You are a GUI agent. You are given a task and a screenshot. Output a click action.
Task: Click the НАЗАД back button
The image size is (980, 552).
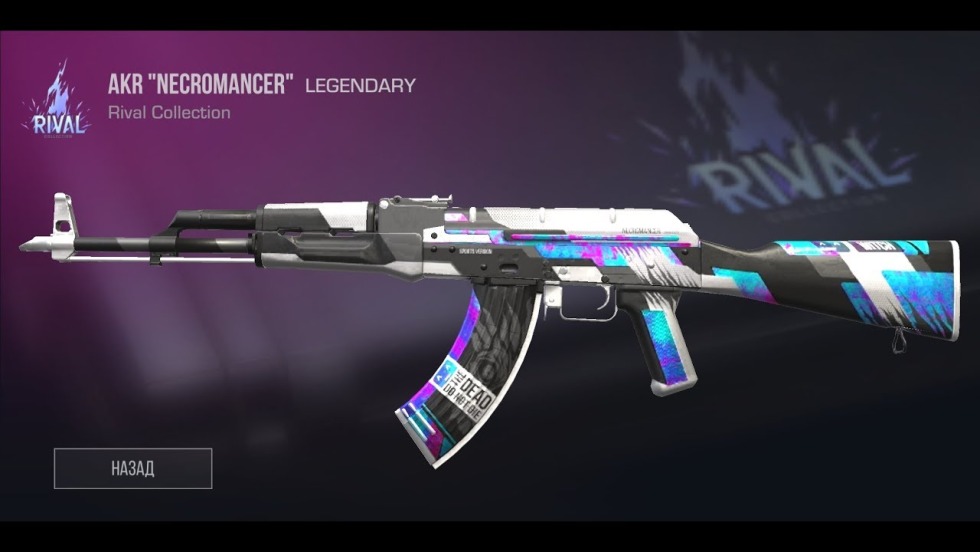click(x=133, y=468)
